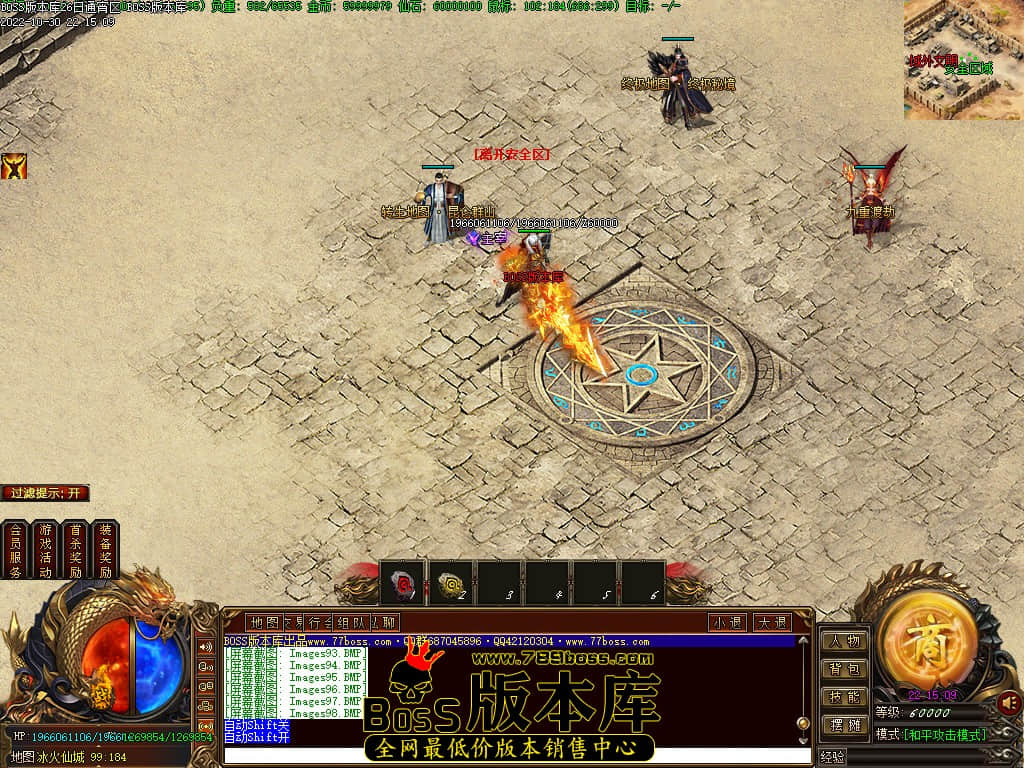The height and width of the screenshot is (768, 1024).
Task: Click the 小退 logout button
Action: tap(728, 622)
